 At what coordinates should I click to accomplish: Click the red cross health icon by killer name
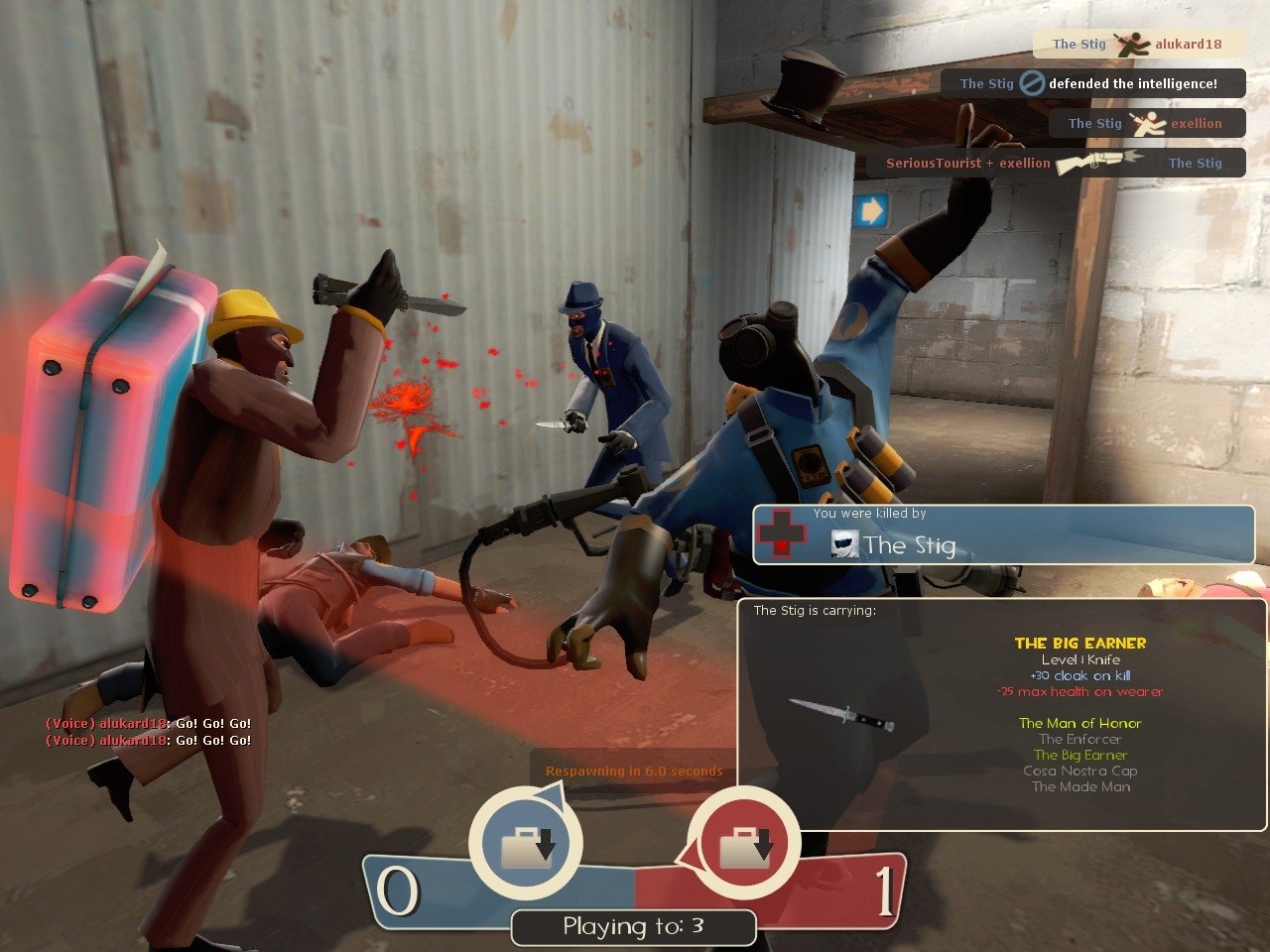(x=782, y=534)
